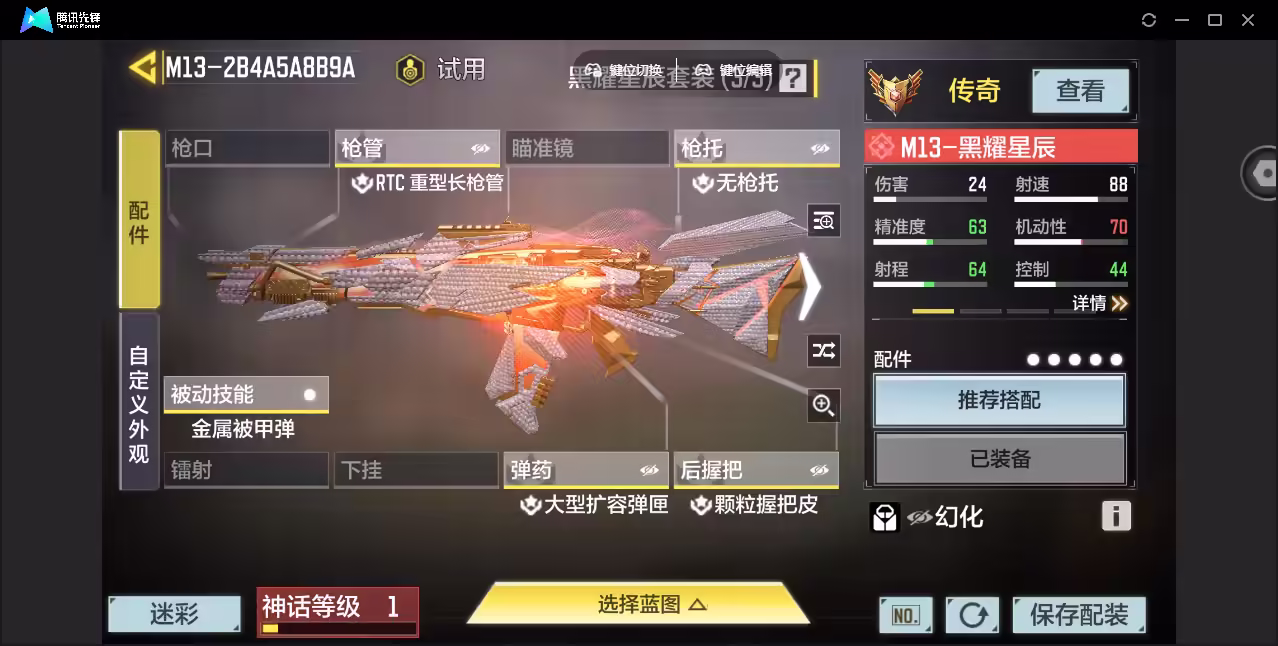Viewport: 1278px width, 646px height.
Task: Open the 枪口 muzzle slot
Action: (246, 149)
